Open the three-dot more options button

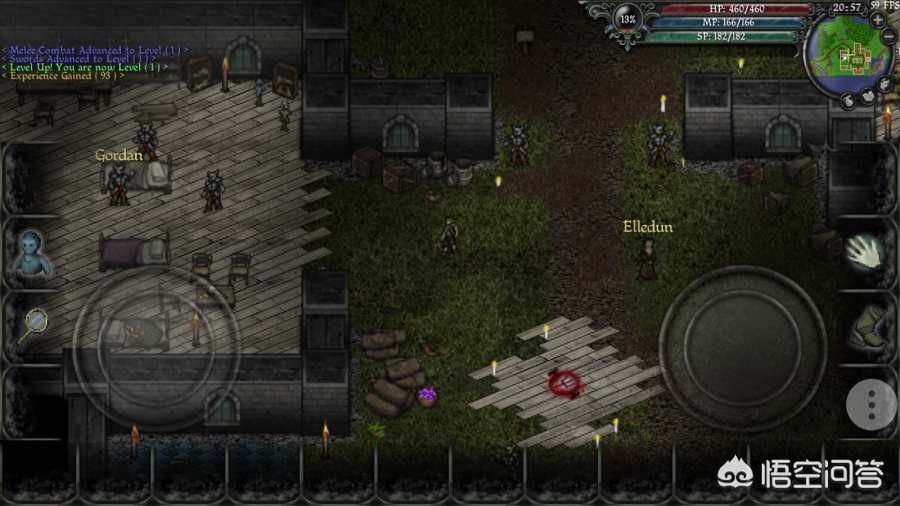(x=871, y=404)
